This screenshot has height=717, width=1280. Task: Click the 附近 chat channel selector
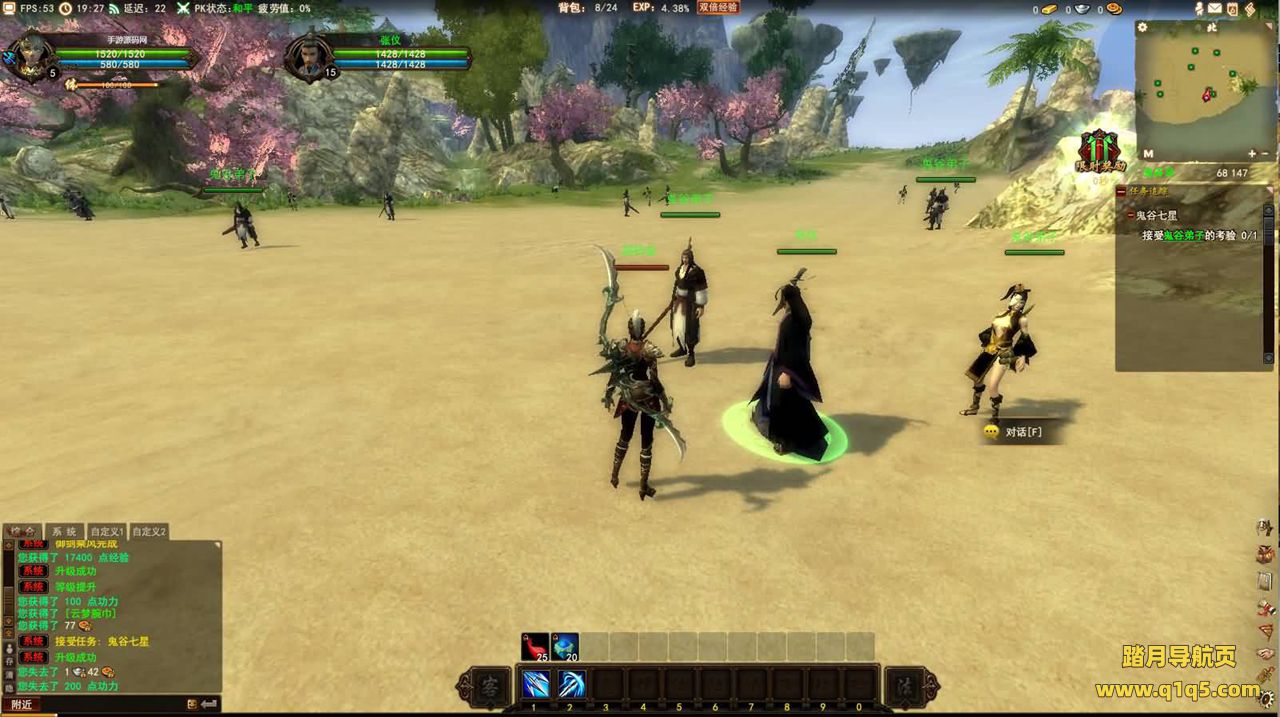pyautogui.click(x=22, y=704)
